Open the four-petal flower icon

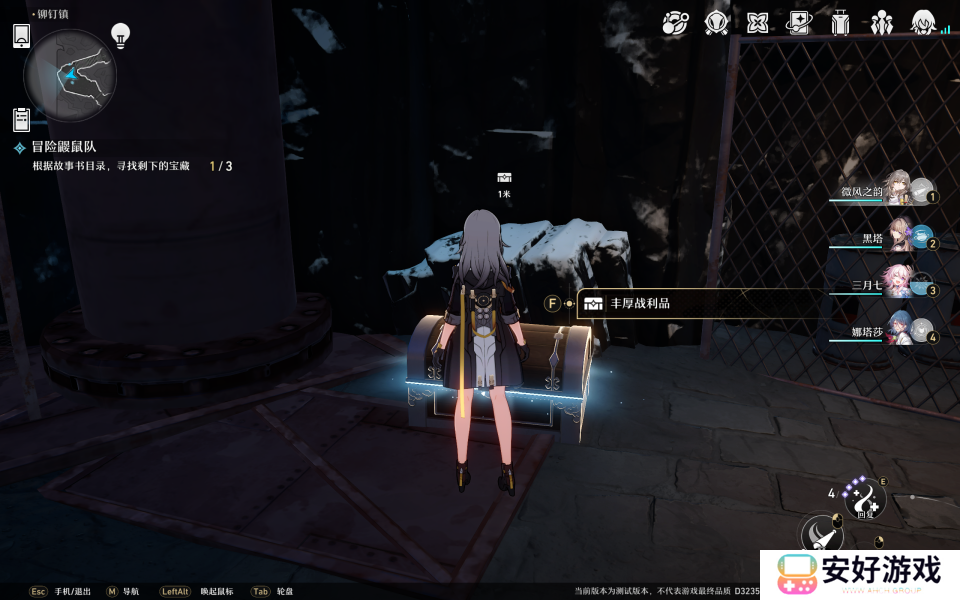click(x=757, y=22)
